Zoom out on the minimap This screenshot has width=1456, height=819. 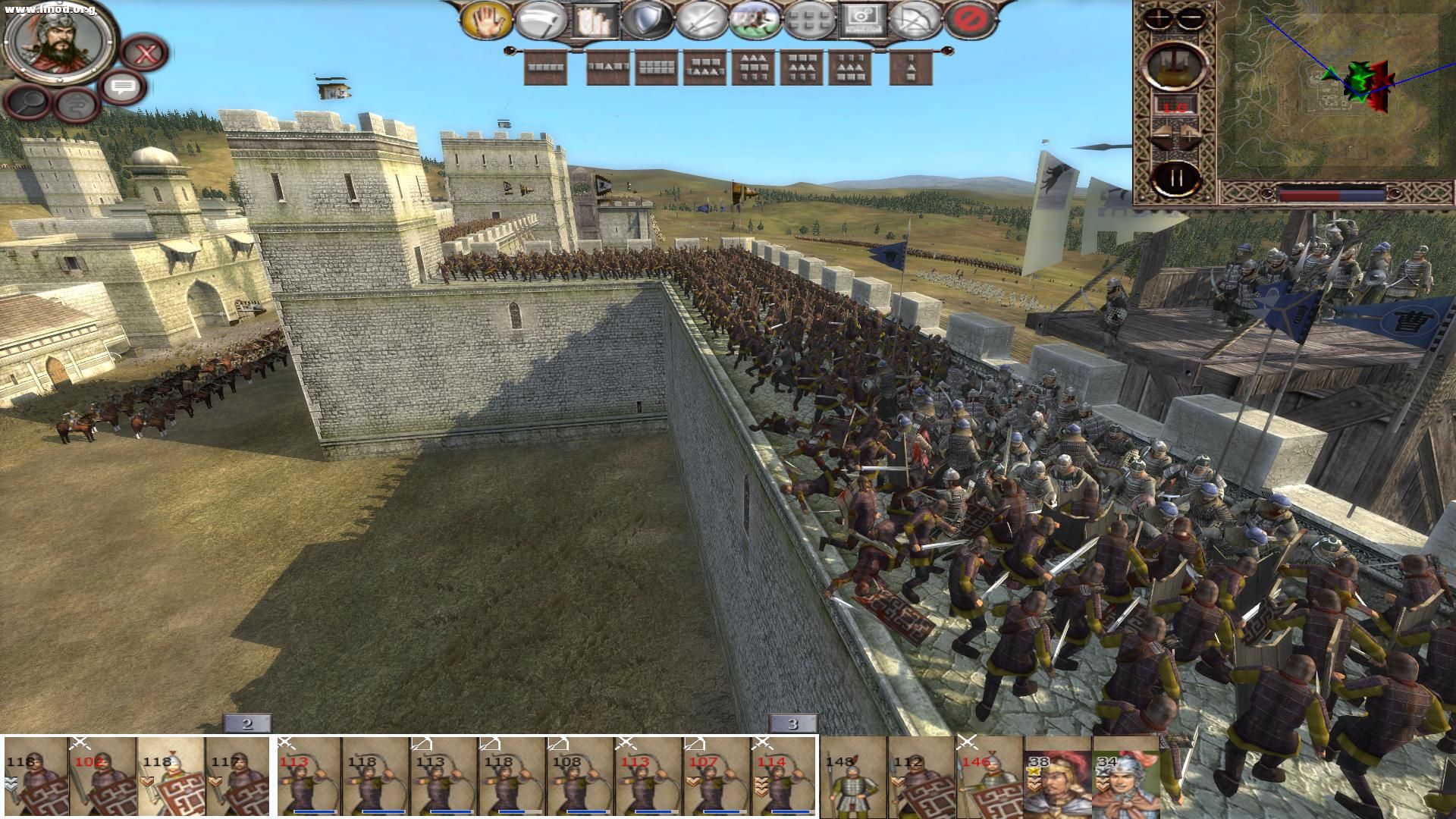click(x=1191, y=18)
